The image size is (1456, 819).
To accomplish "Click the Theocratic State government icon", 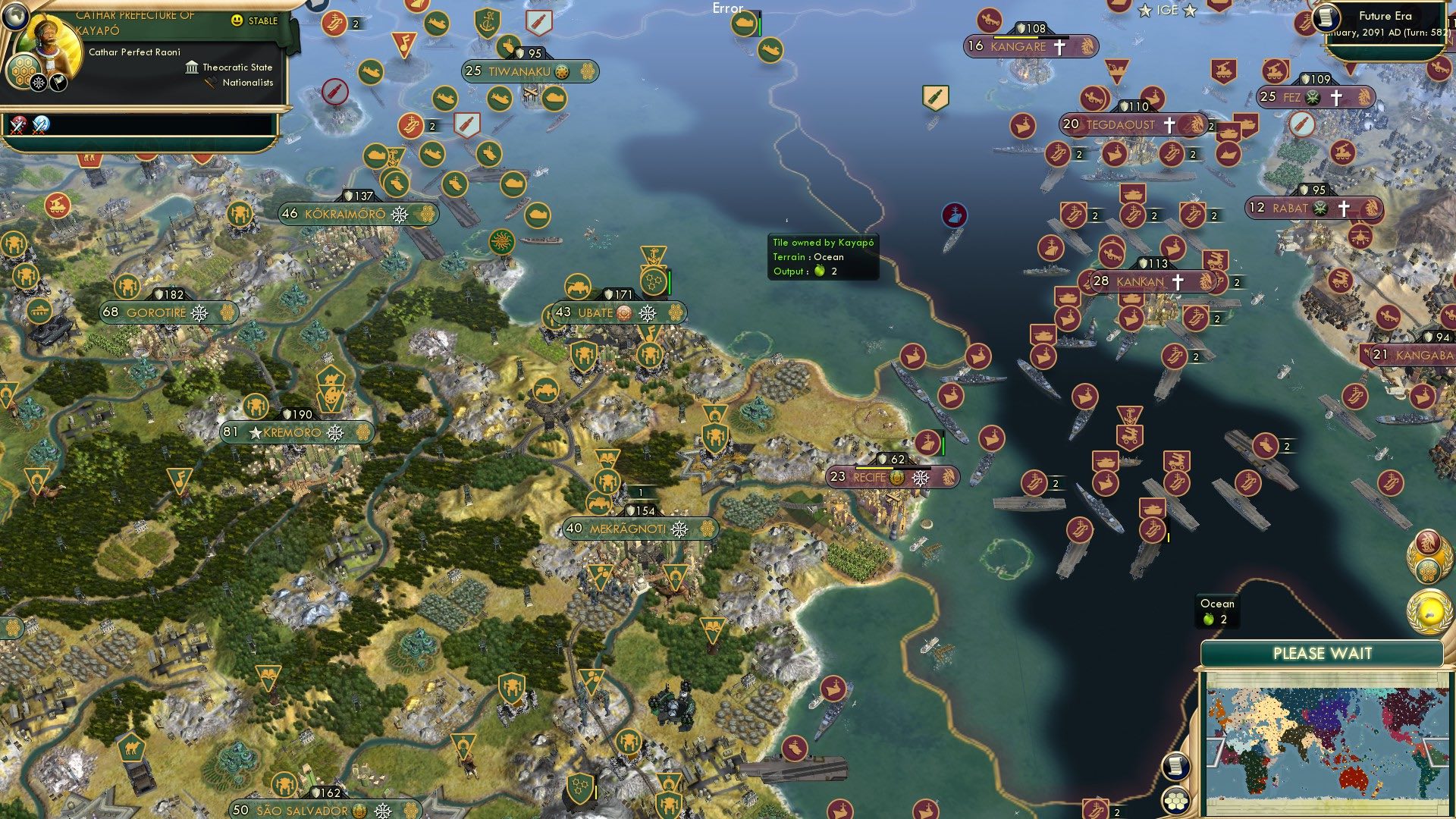I will 192,67.
